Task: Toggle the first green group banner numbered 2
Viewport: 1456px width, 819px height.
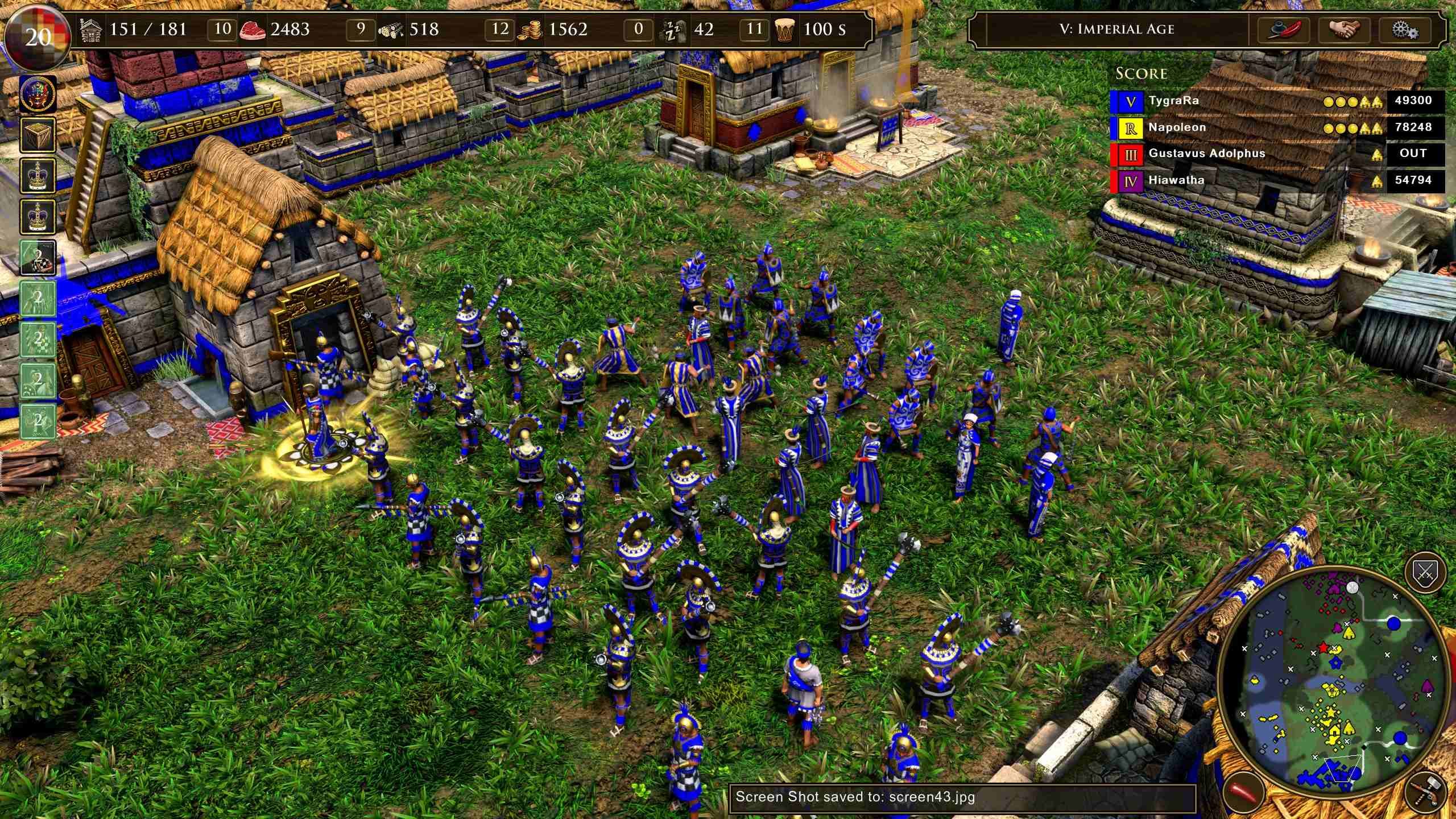Action: point(38,257)
